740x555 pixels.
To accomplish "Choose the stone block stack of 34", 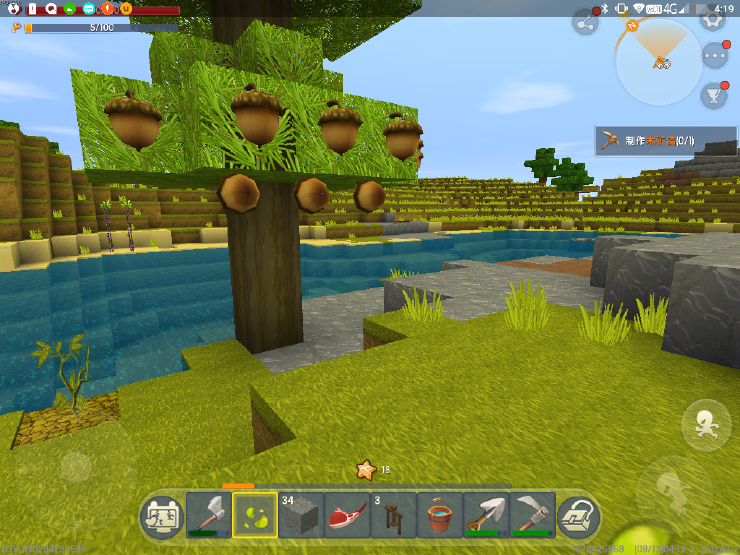I will tap(301, 515).
